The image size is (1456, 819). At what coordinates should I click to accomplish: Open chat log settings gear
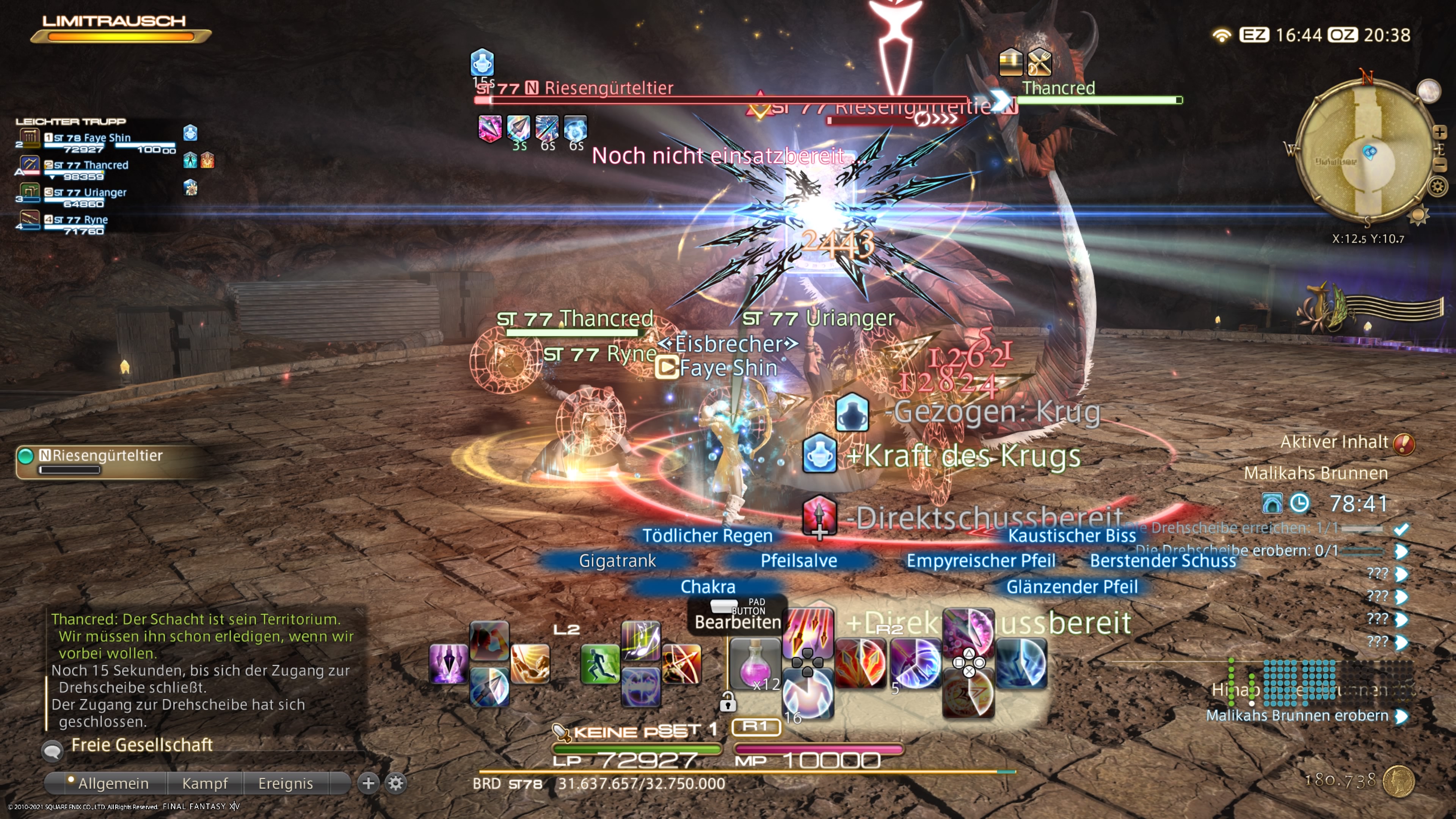395,783
